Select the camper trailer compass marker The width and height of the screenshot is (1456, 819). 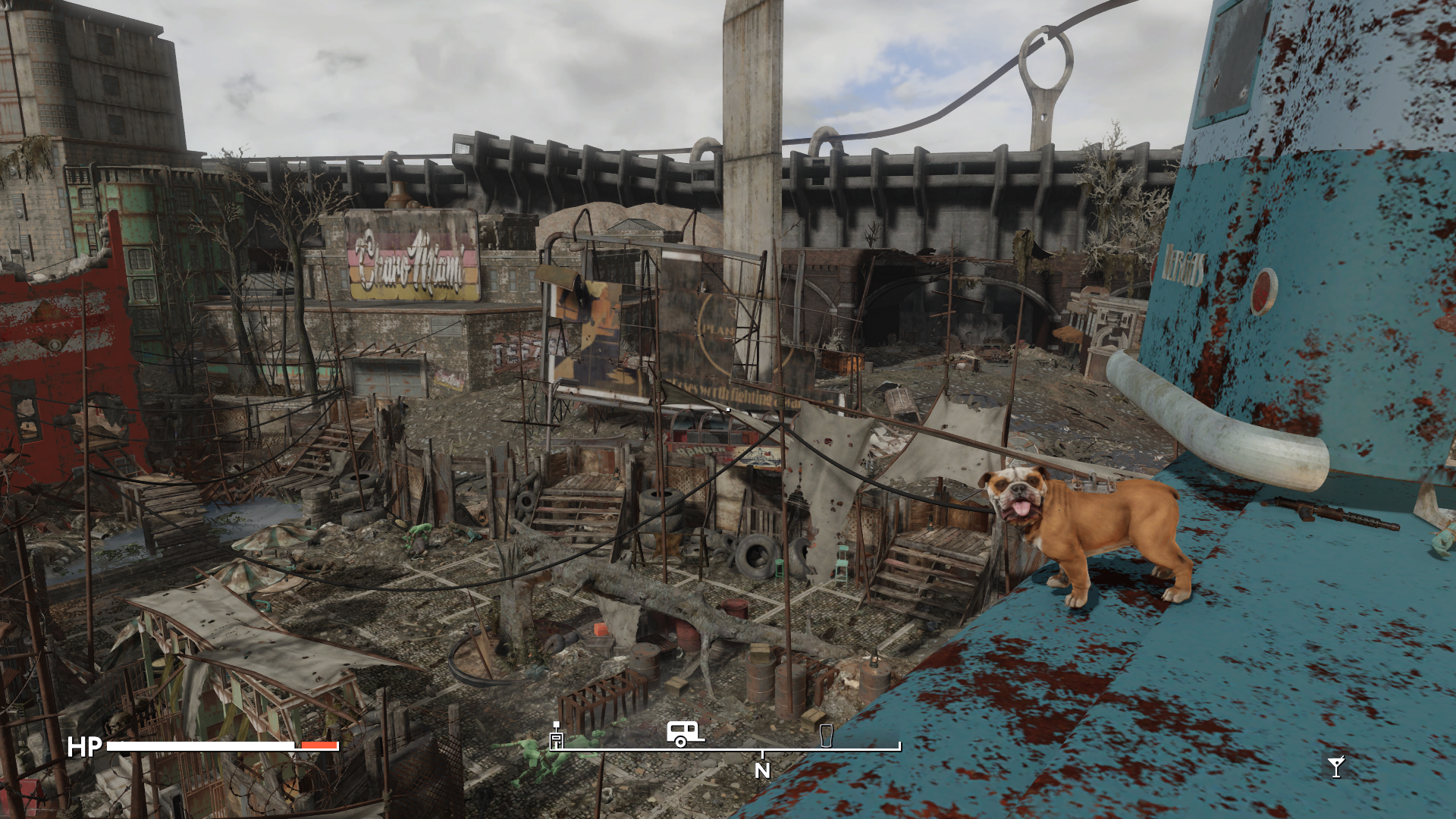coord(684,734)
